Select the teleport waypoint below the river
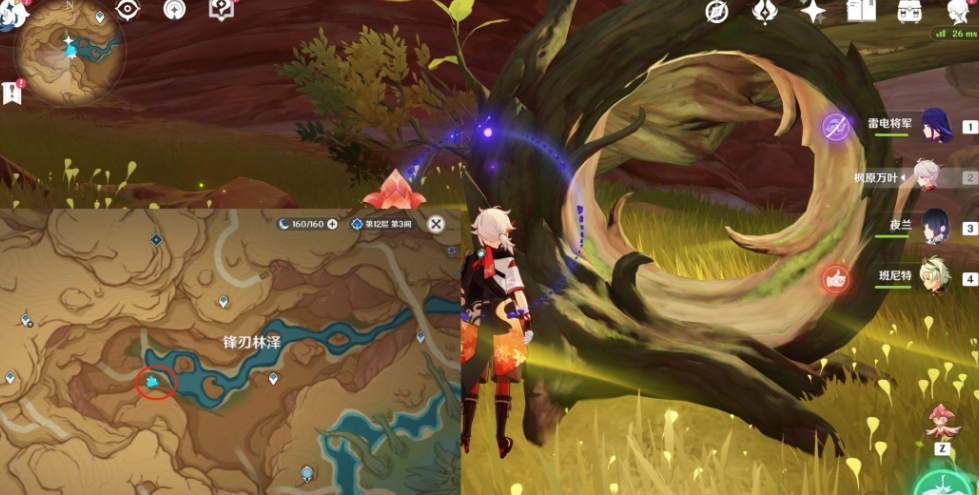979x495 pixels. pyautogui.click(x=273, y=379)
